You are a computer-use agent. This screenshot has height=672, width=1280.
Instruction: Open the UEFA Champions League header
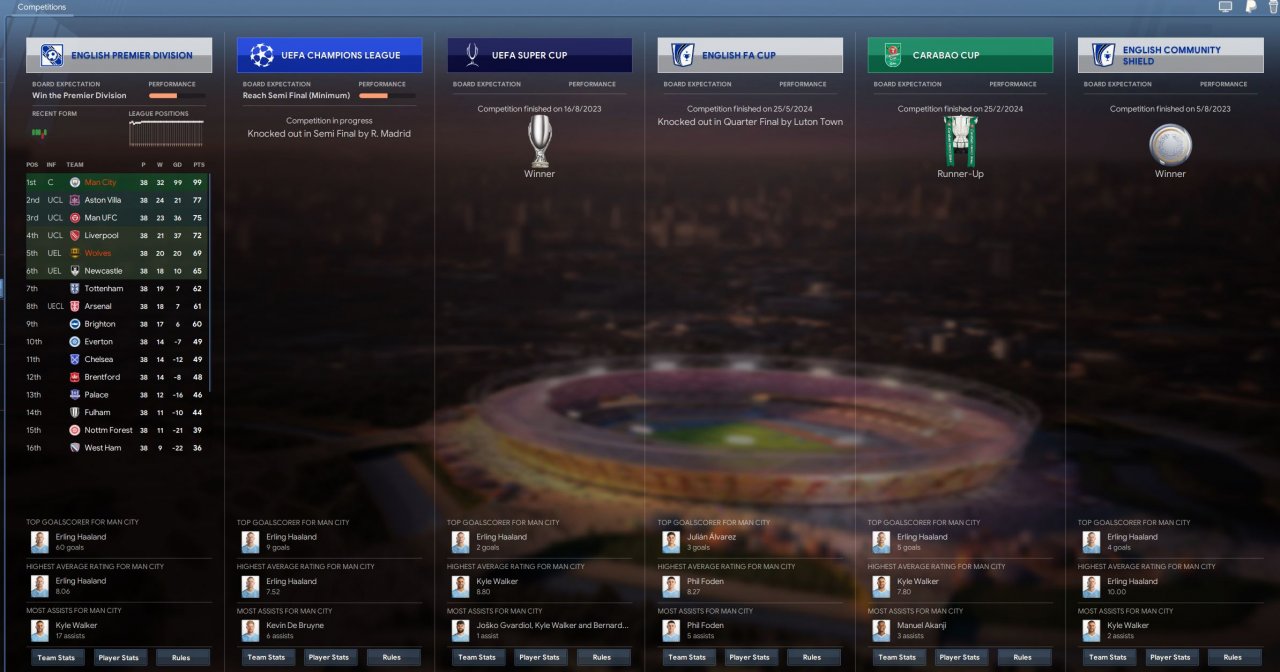329,55
